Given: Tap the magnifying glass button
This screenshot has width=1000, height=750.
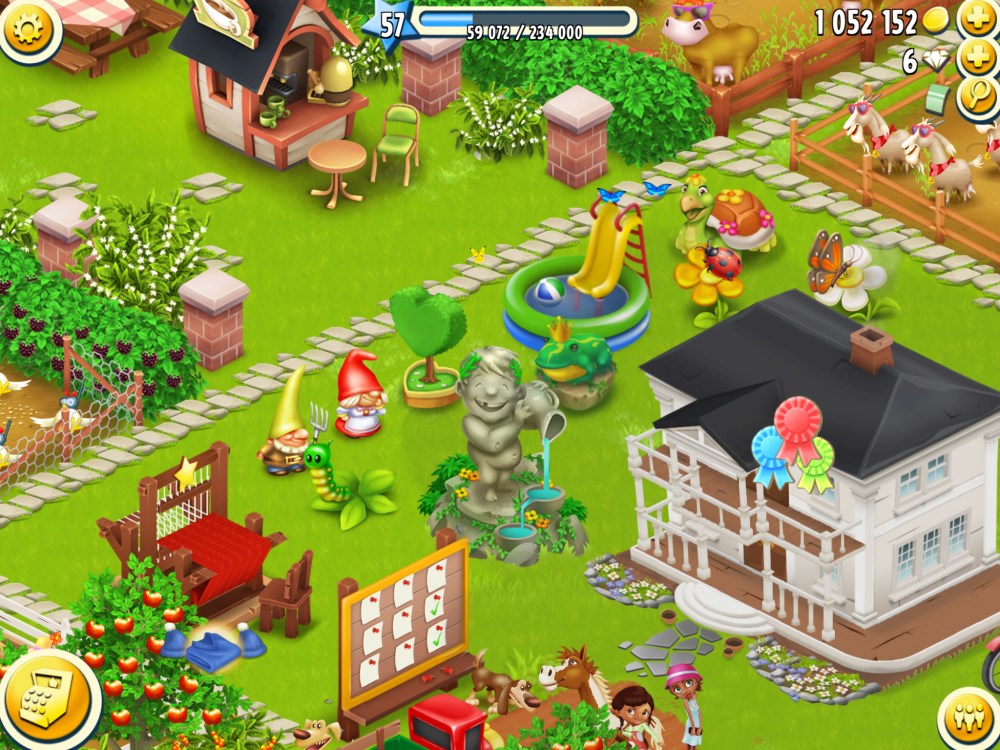Looking at the screenshot, I should (977, 98).
